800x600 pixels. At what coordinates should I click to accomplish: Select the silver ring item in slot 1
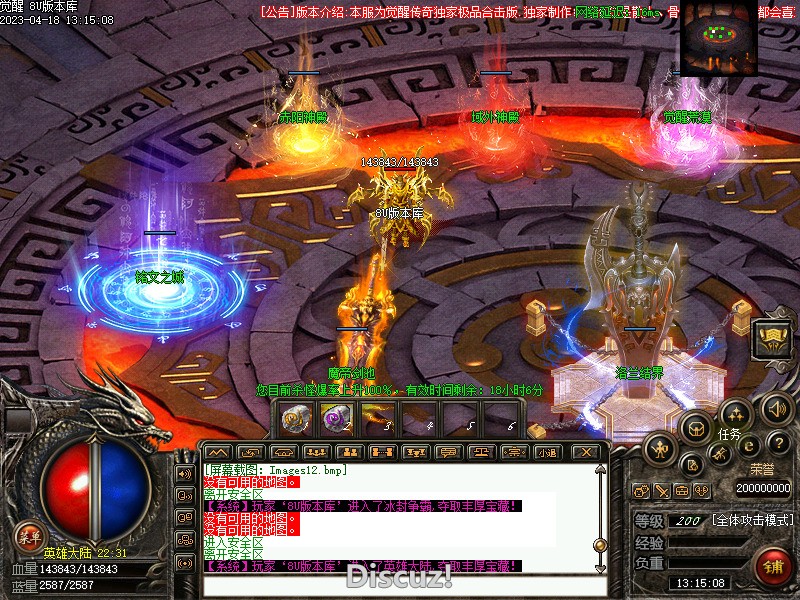click(x=295, y=418)
